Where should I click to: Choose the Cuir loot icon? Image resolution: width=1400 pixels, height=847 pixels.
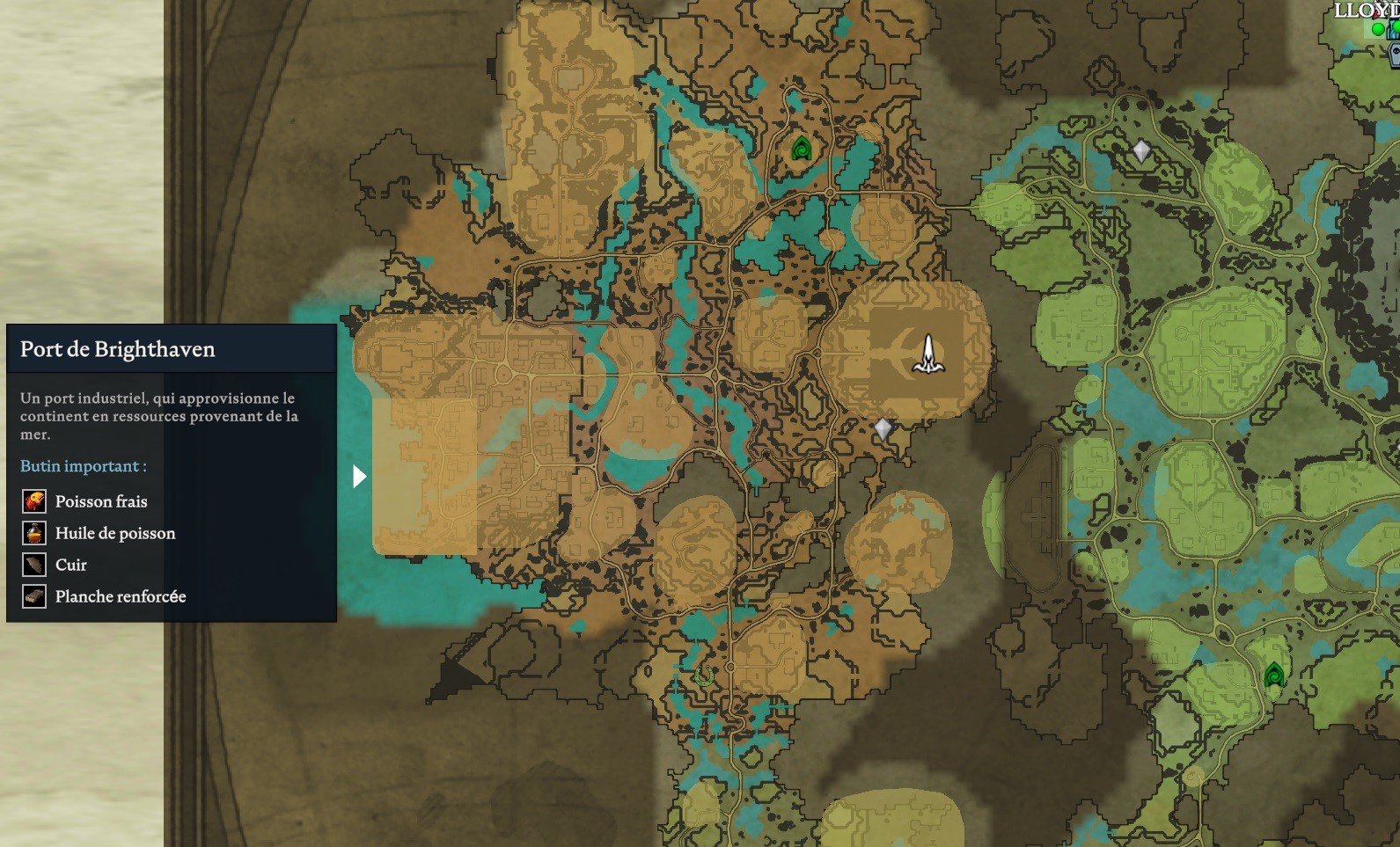point(34,565)
